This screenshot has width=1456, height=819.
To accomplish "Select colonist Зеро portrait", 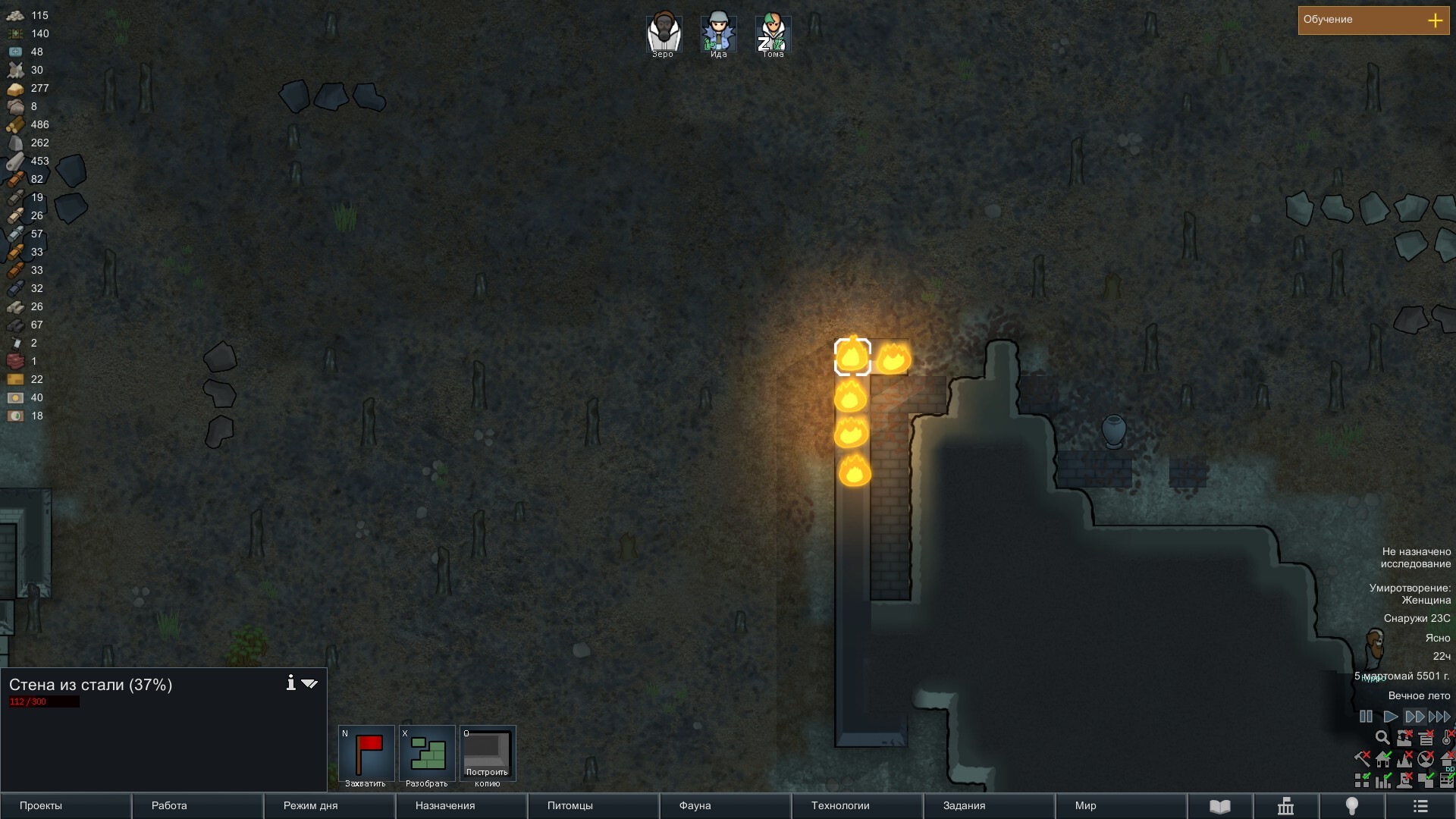I will click(664, 34).
